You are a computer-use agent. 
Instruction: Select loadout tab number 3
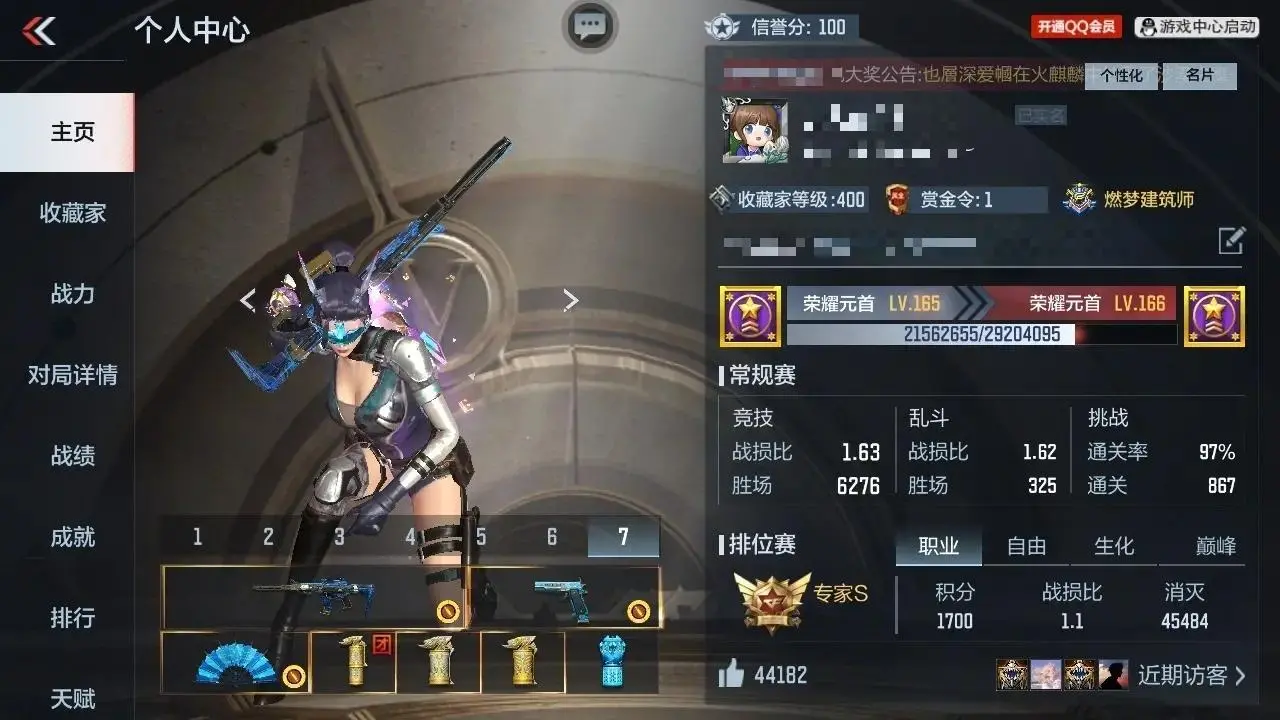339,537
